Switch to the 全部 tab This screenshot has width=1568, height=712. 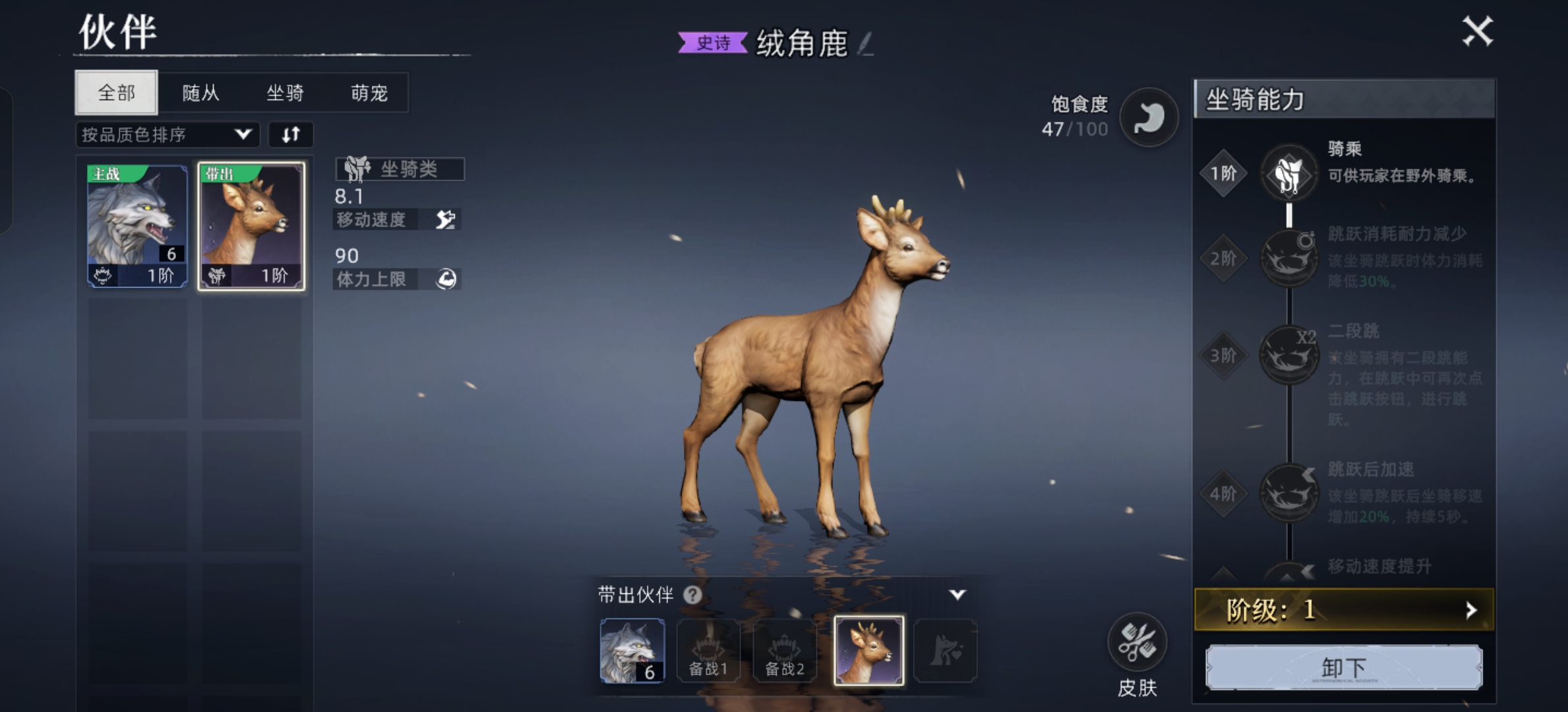pyautogui.click(x=117, y=92)
